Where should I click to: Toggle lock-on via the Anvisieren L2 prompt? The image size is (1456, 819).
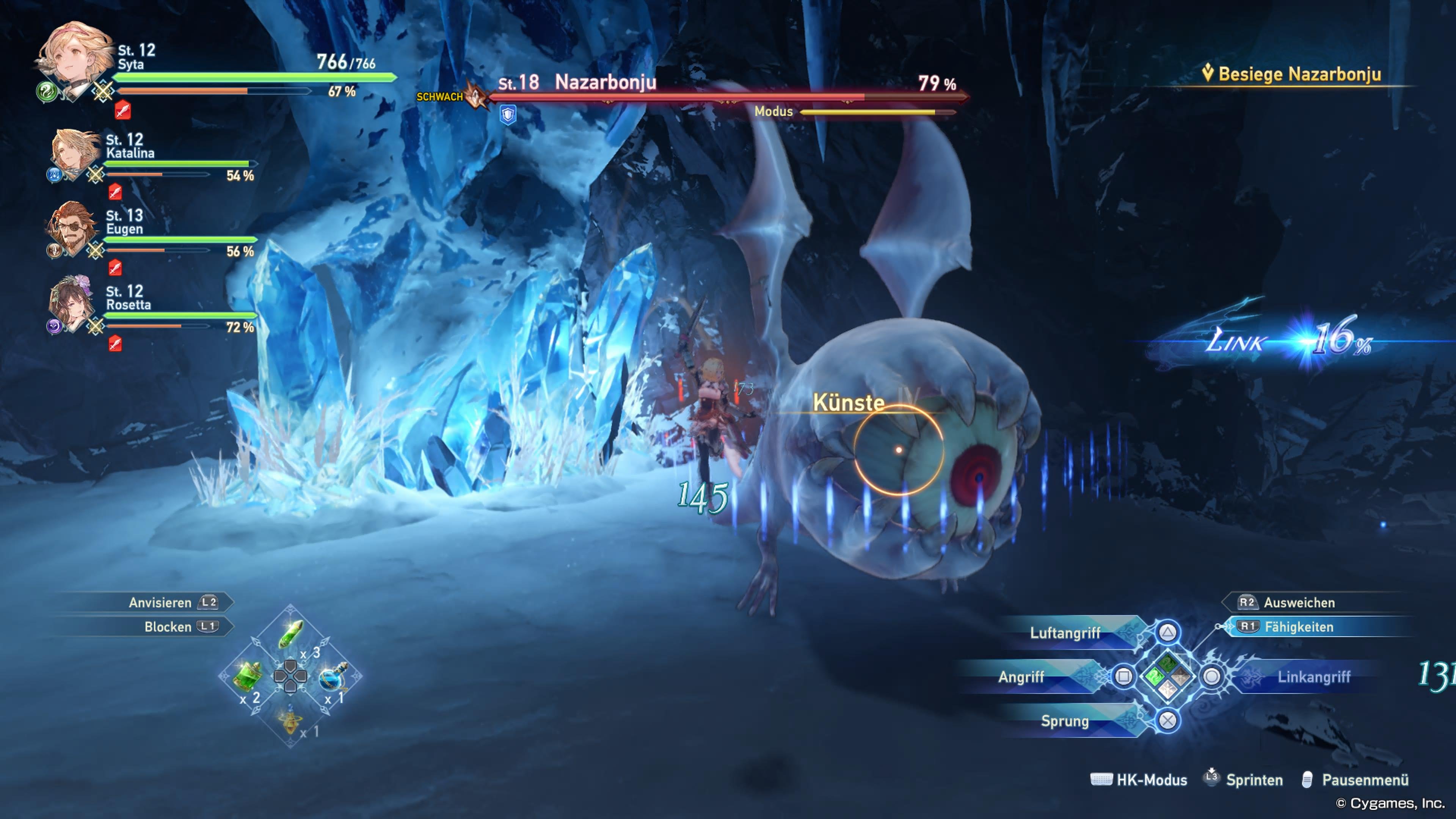(x=171, y=602)
